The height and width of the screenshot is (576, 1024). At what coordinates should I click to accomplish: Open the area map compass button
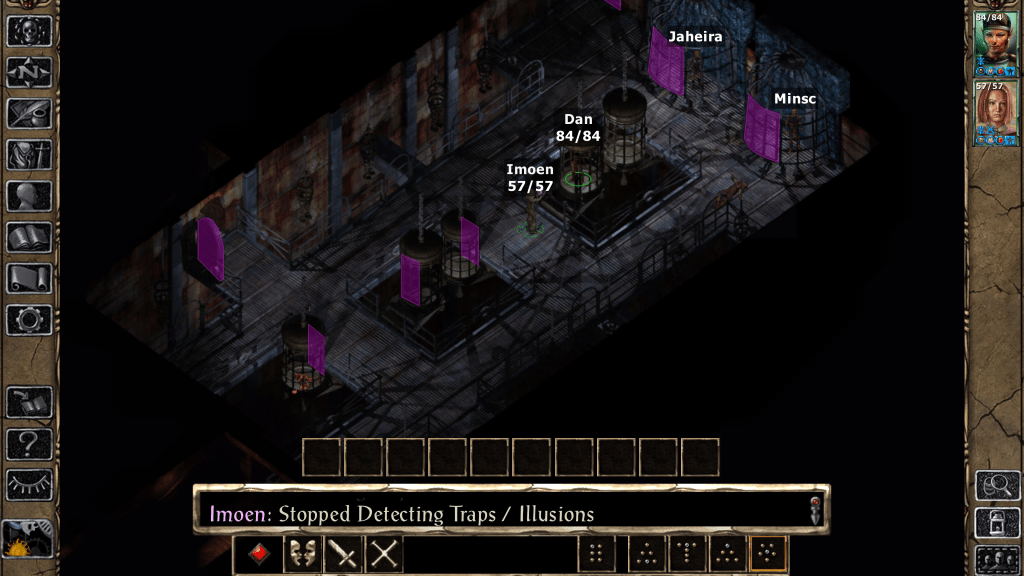click(x=29, y=72)
